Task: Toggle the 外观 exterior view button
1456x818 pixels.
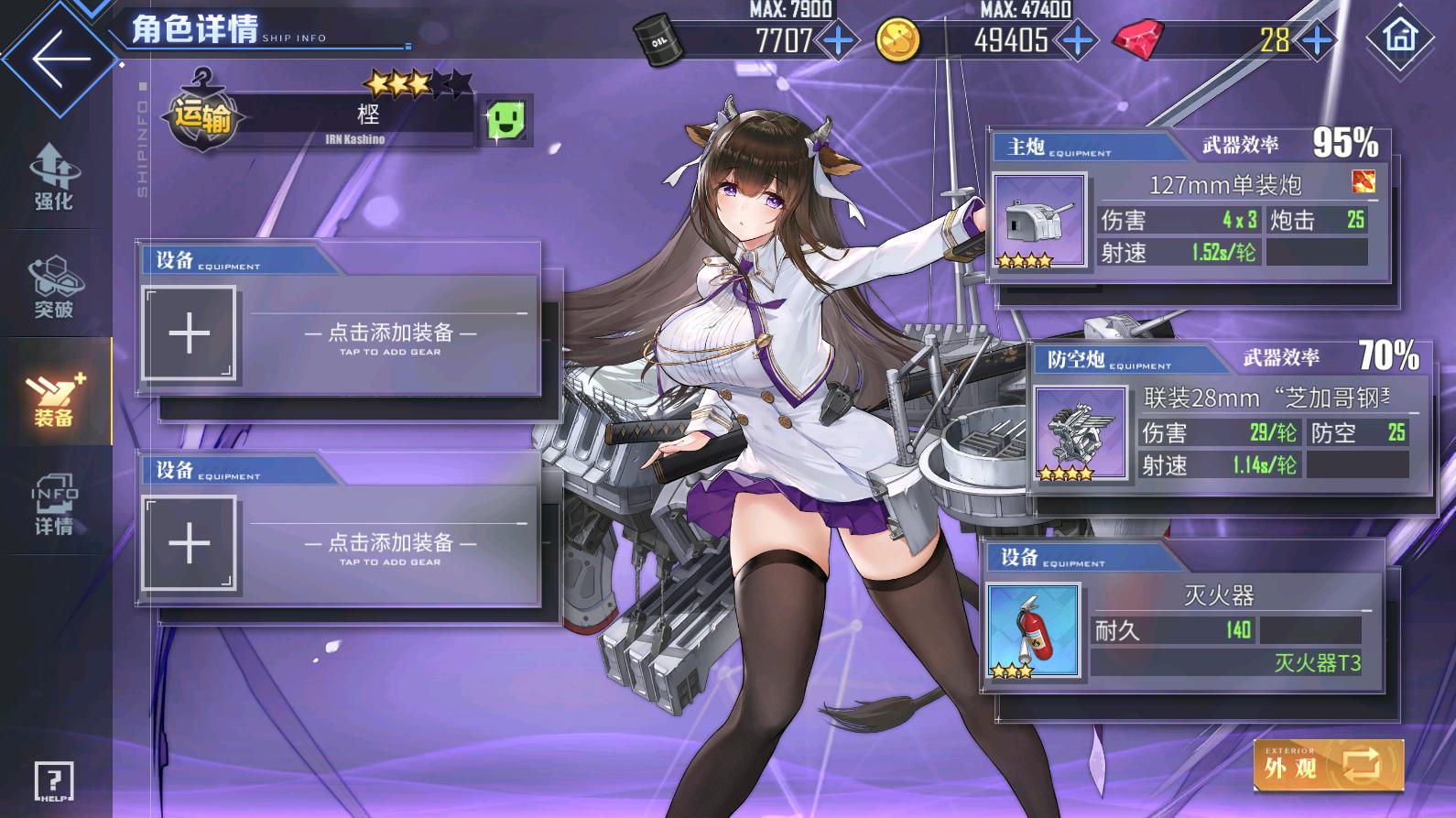Action: click(x=1328, y=765)
